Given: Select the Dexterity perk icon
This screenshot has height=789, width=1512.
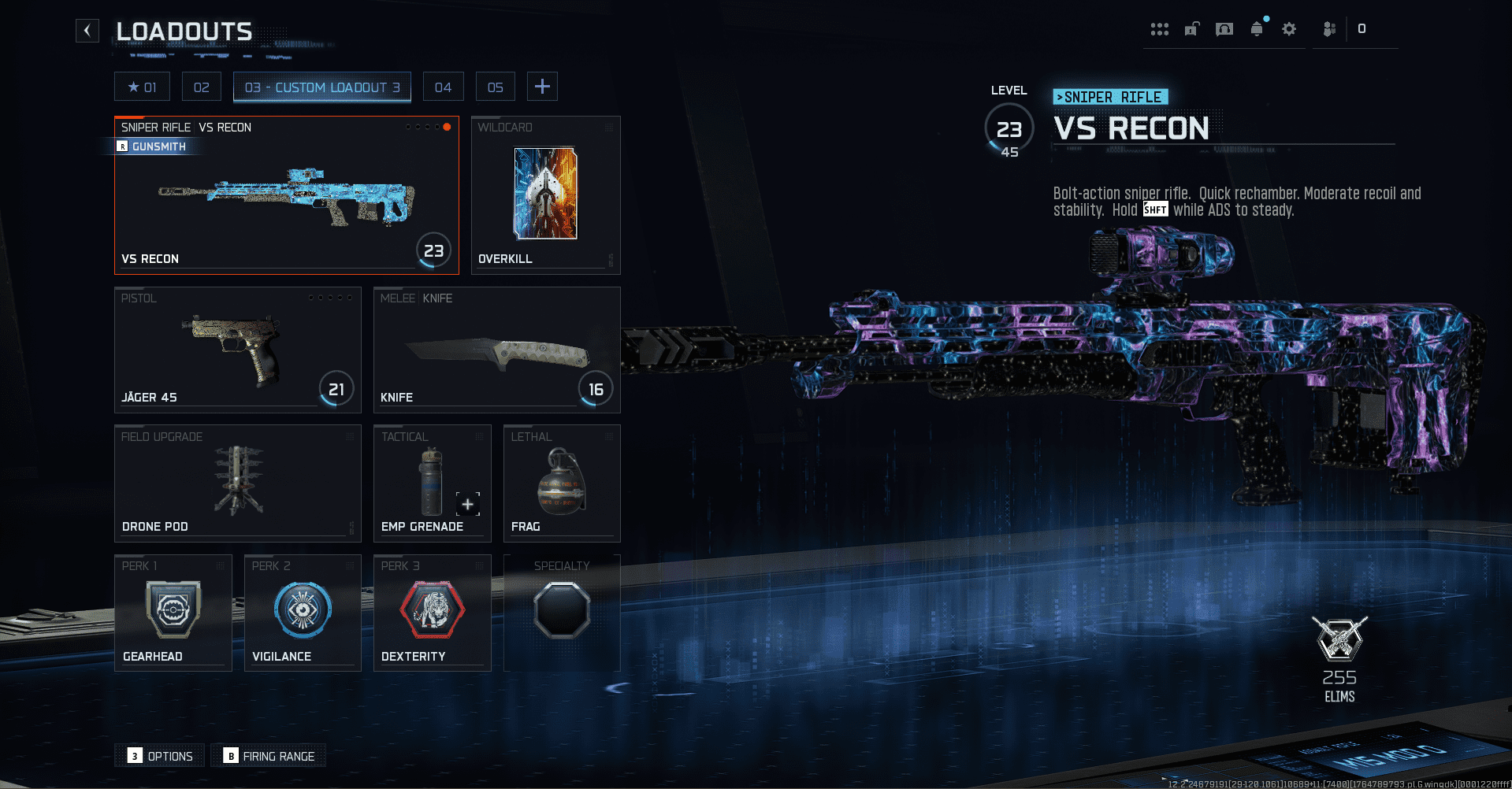Looking at the screenshot, I should (432, 609).
